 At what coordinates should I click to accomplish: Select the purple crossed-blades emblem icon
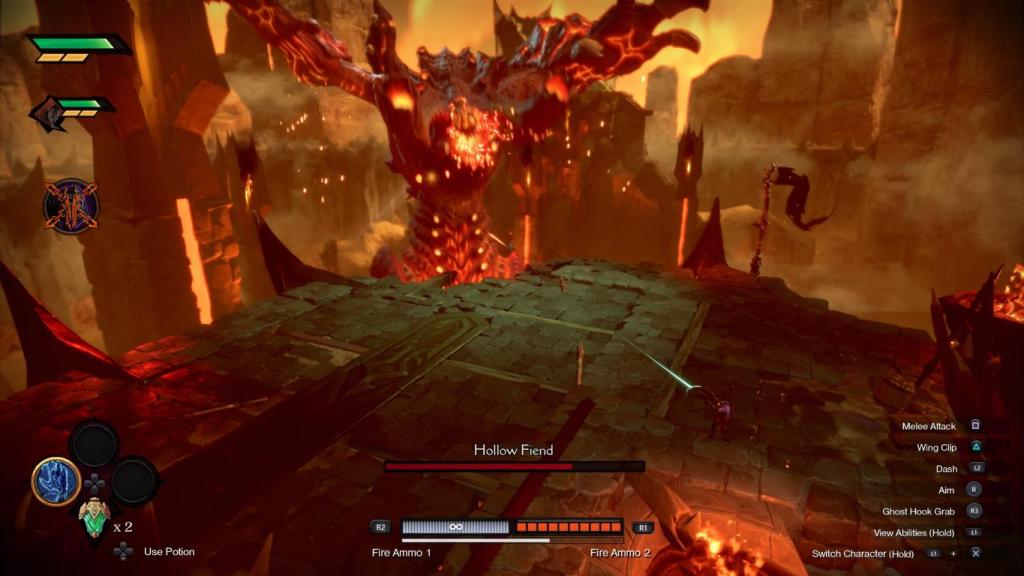pos(70,206)
